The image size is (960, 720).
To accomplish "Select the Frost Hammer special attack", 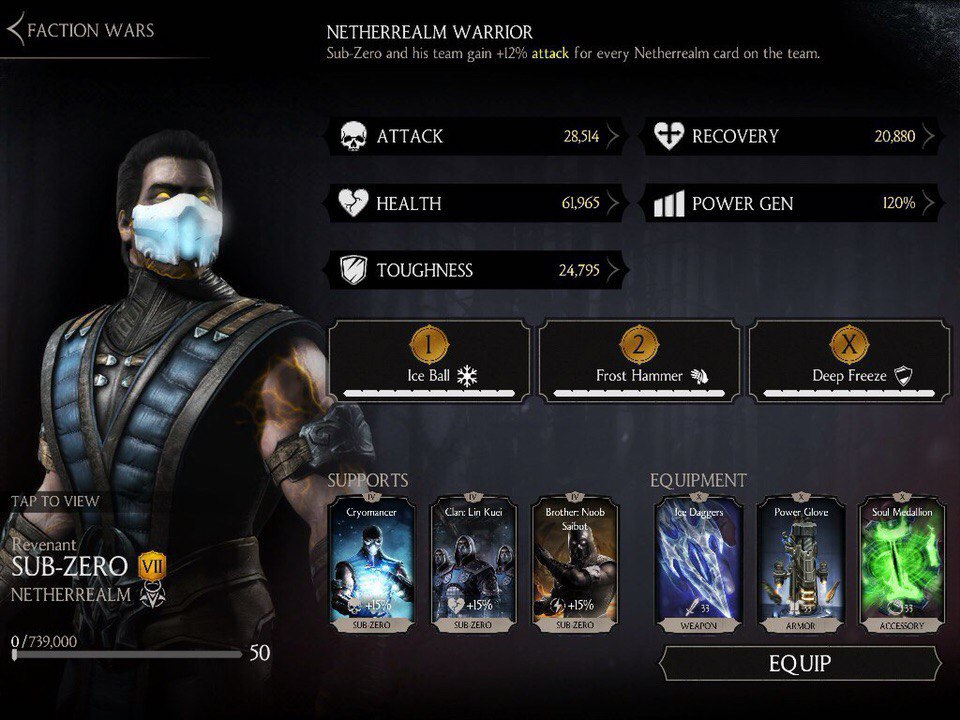I will coord(639,360).
